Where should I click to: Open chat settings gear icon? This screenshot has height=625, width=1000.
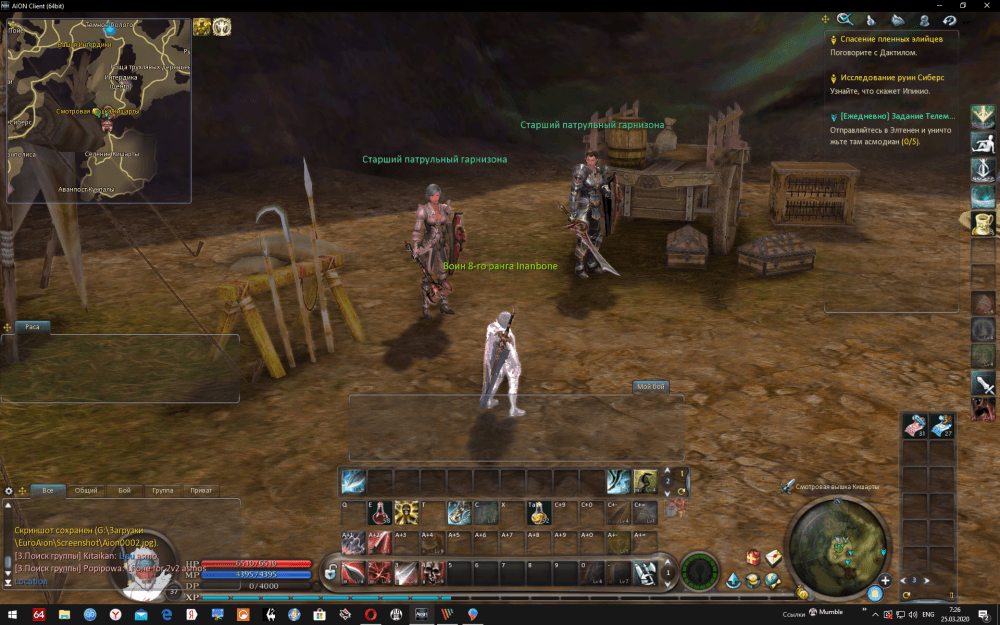(x=9, y=491)
